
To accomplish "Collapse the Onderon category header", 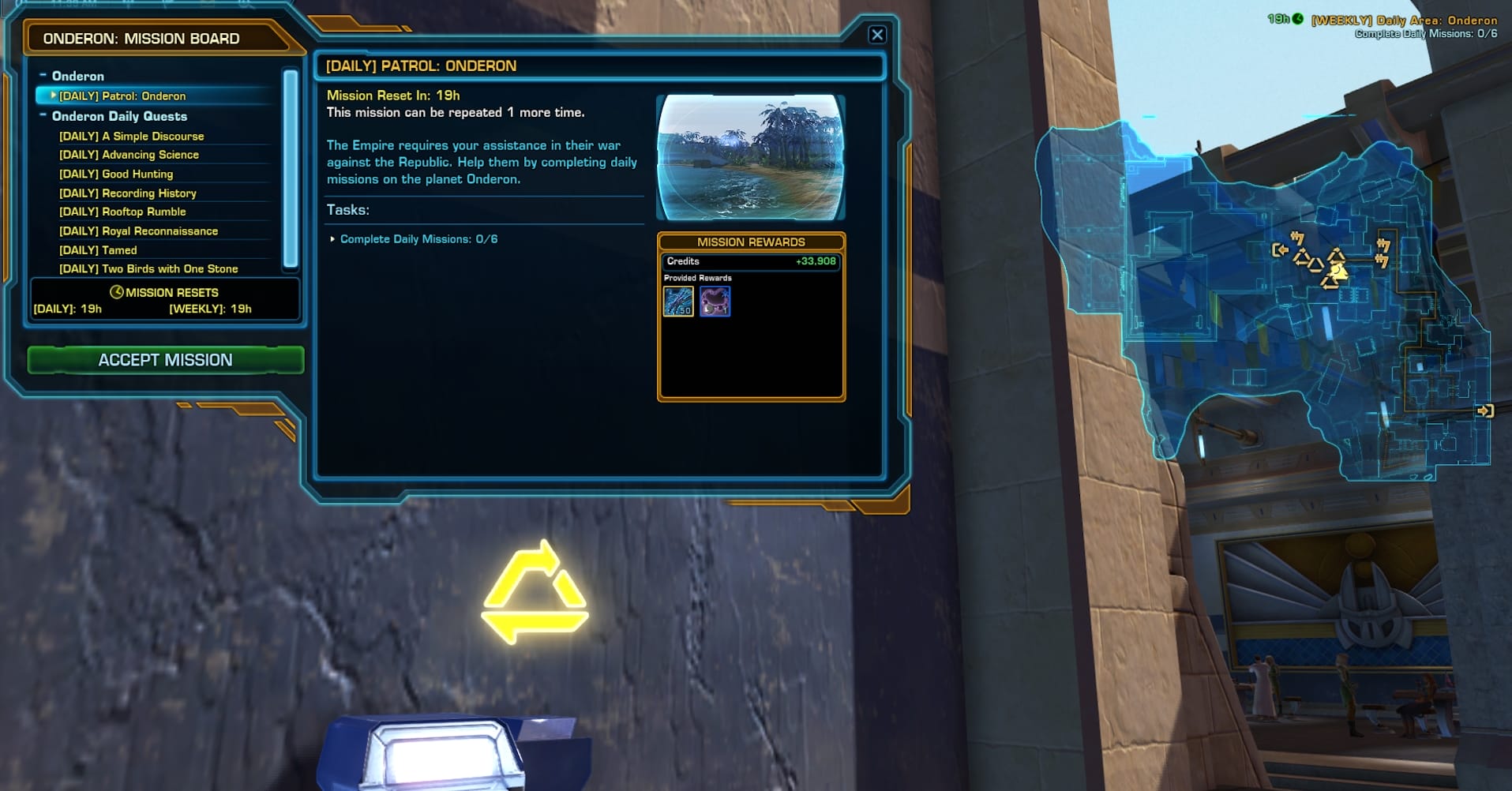I will (x=43, y=76).
